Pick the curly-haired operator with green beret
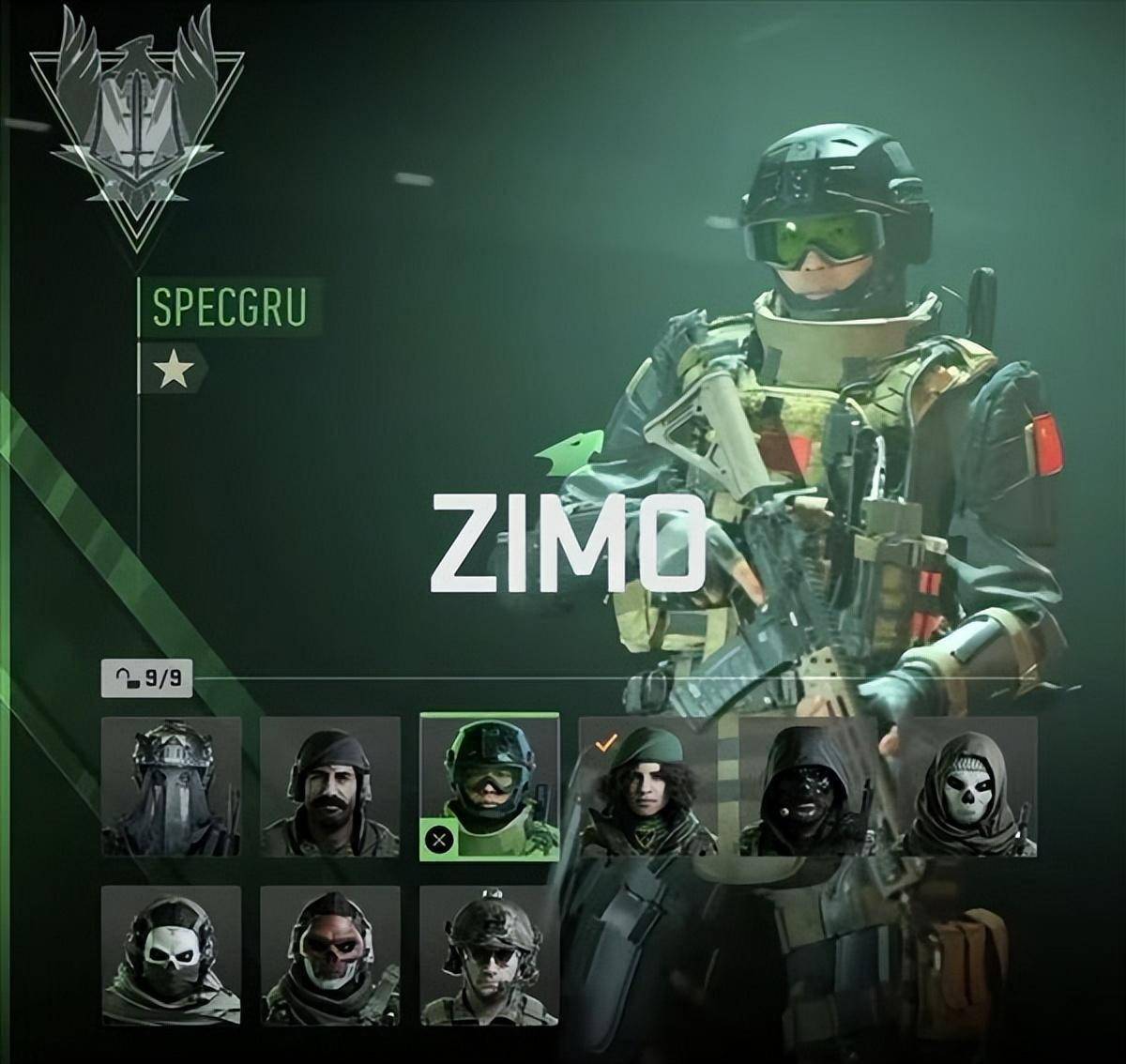This screenshot has height=1064, width=1126. (x=648, y=786)
